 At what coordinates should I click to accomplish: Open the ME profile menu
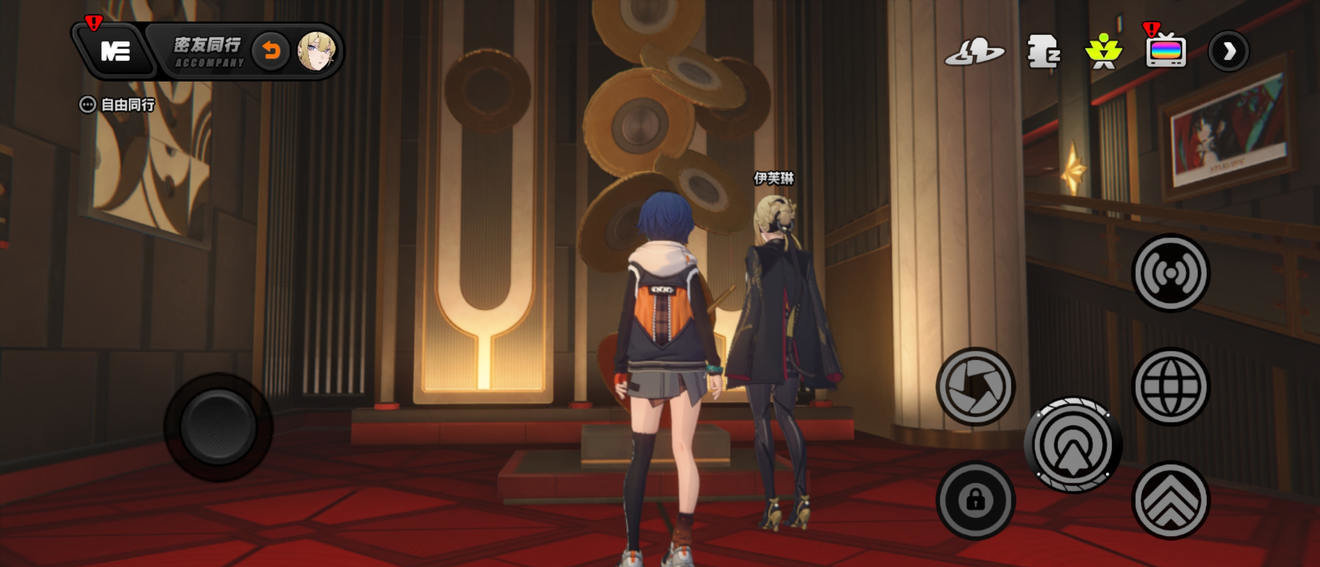[115, 51]
